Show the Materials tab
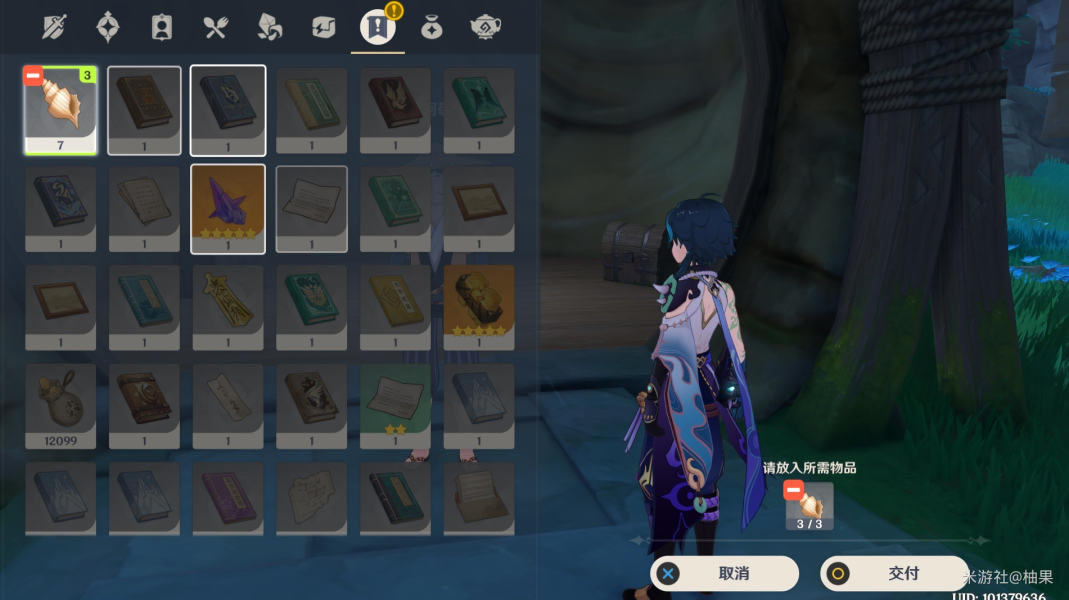1069x600 pixels. click(x=270, y=27)
